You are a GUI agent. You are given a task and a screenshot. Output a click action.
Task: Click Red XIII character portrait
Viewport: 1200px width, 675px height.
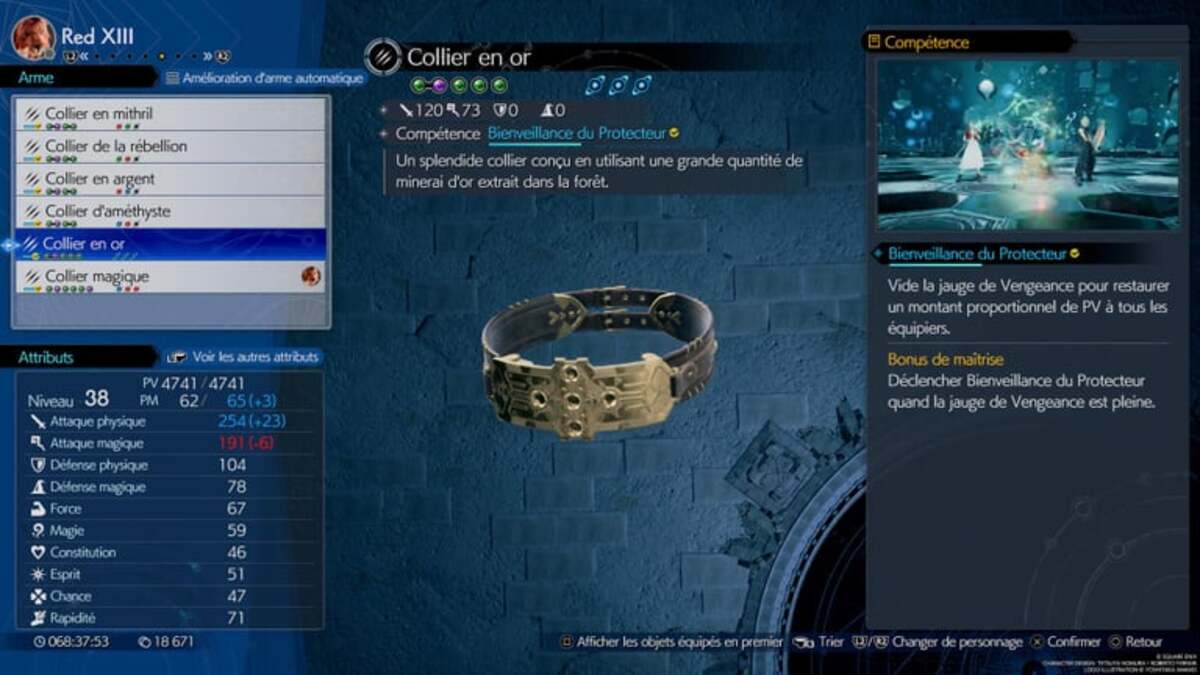(33, 37)
